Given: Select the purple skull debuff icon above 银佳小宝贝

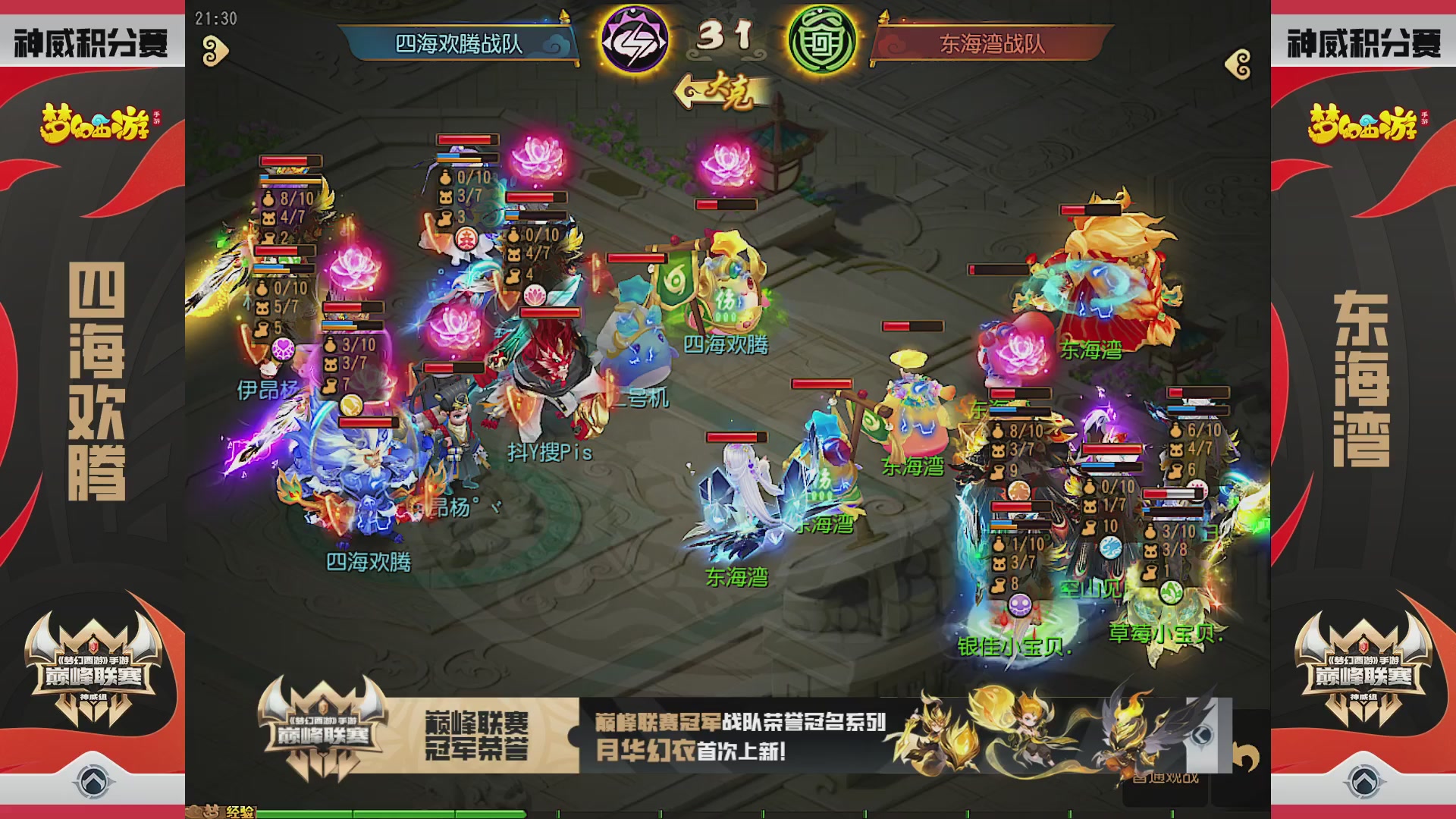Looking at the screenshot, I should tap(1018, 607).
